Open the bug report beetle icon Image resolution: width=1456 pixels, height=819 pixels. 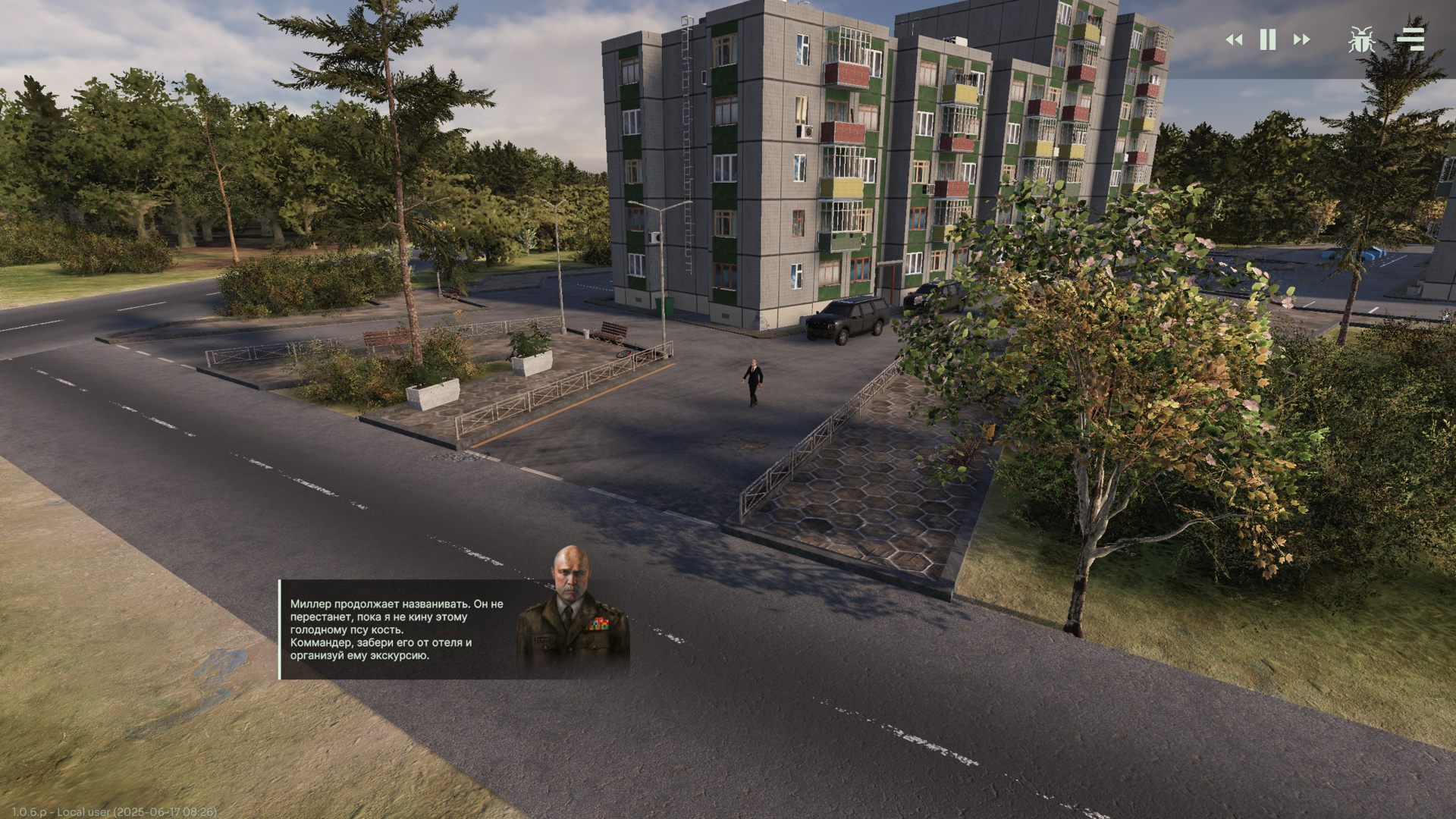point(1362,39)
